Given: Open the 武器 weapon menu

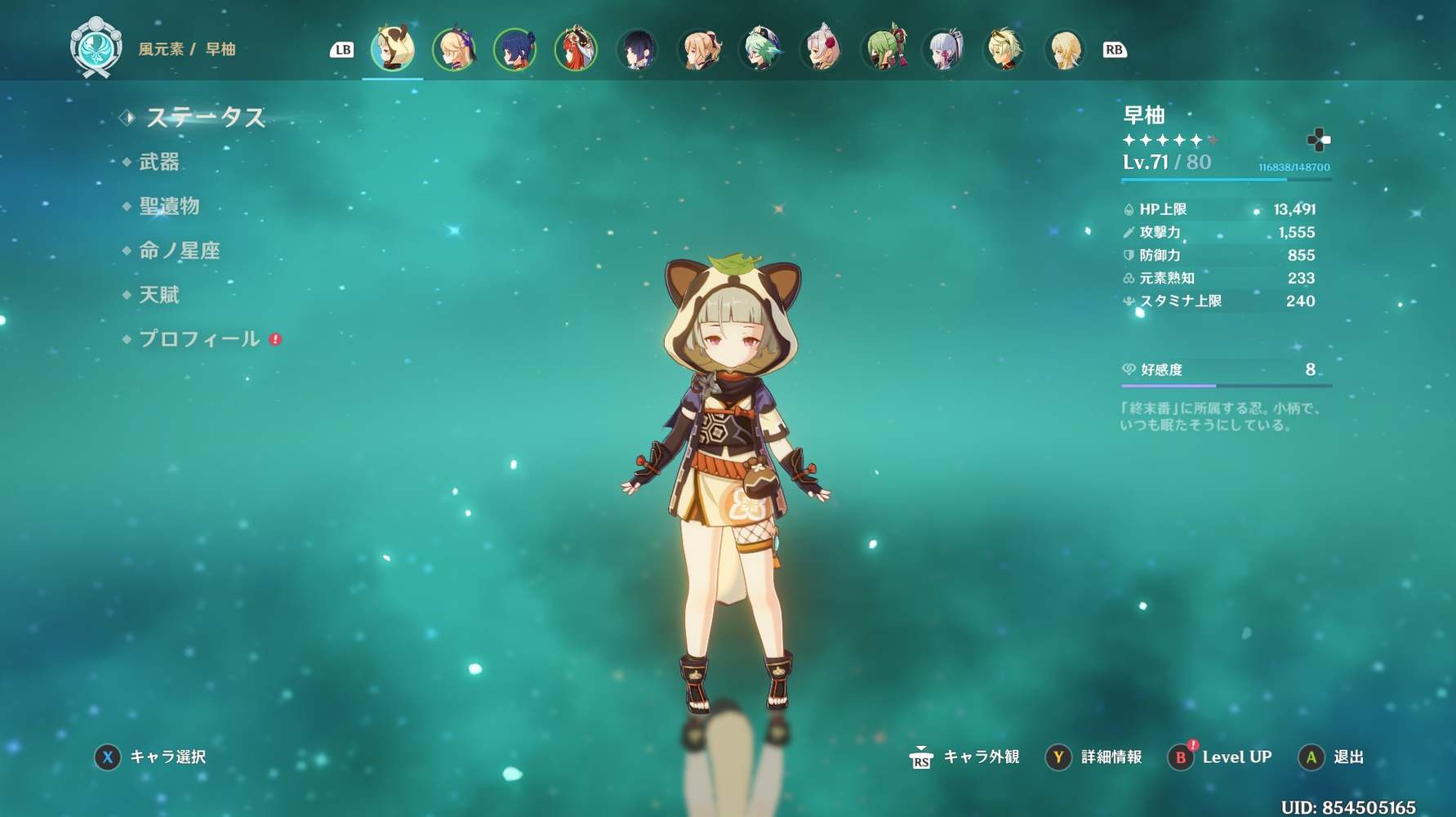Looking at the screenshot, I should click(158, 162).
